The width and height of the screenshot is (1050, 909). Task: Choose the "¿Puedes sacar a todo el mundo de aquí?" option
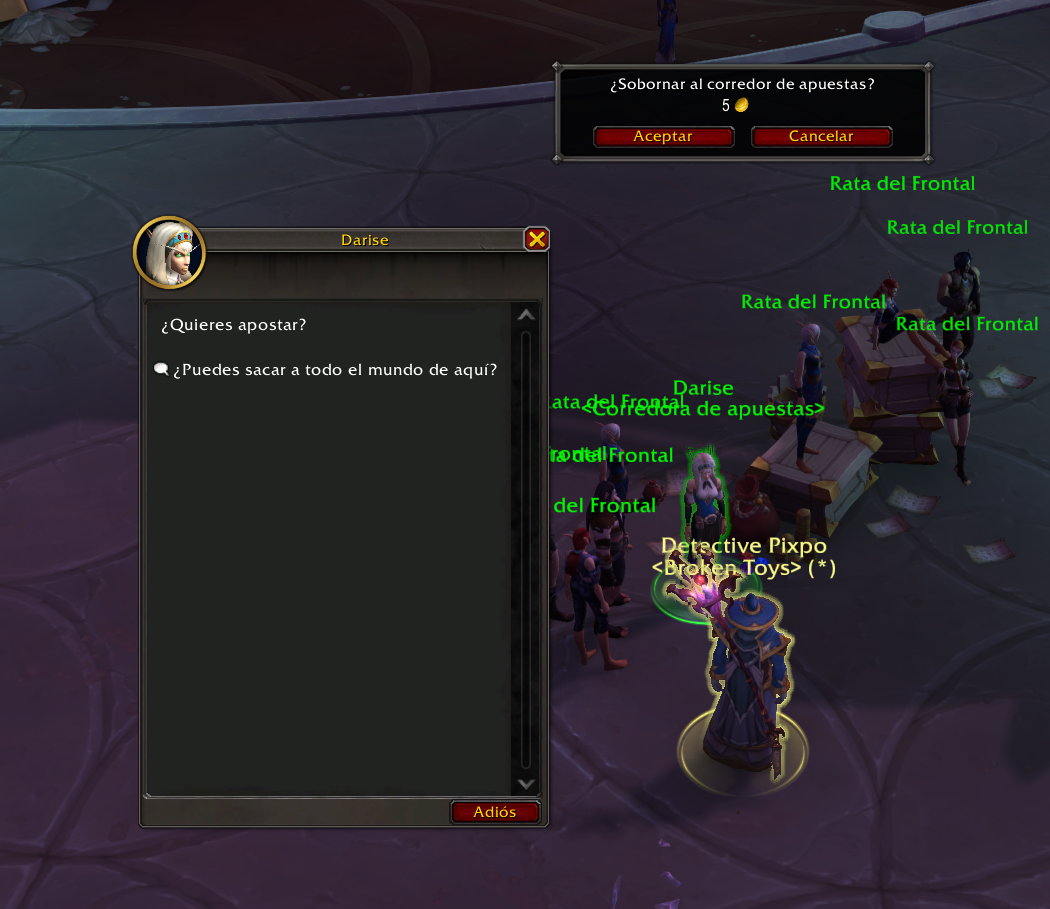click(334, 370)
